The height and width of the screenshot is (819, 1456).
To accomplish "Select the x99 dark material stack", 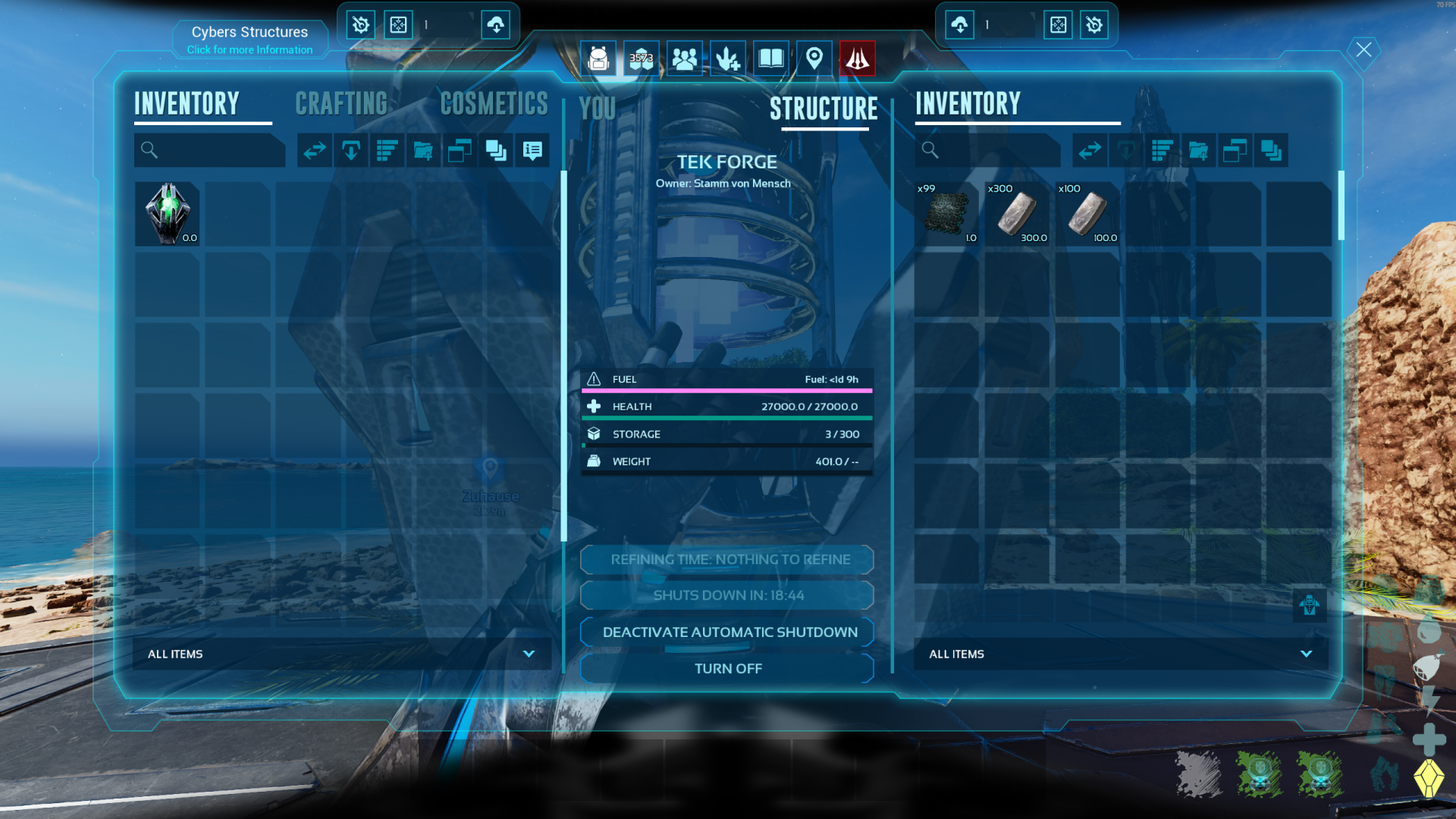I will coord(946,214).
